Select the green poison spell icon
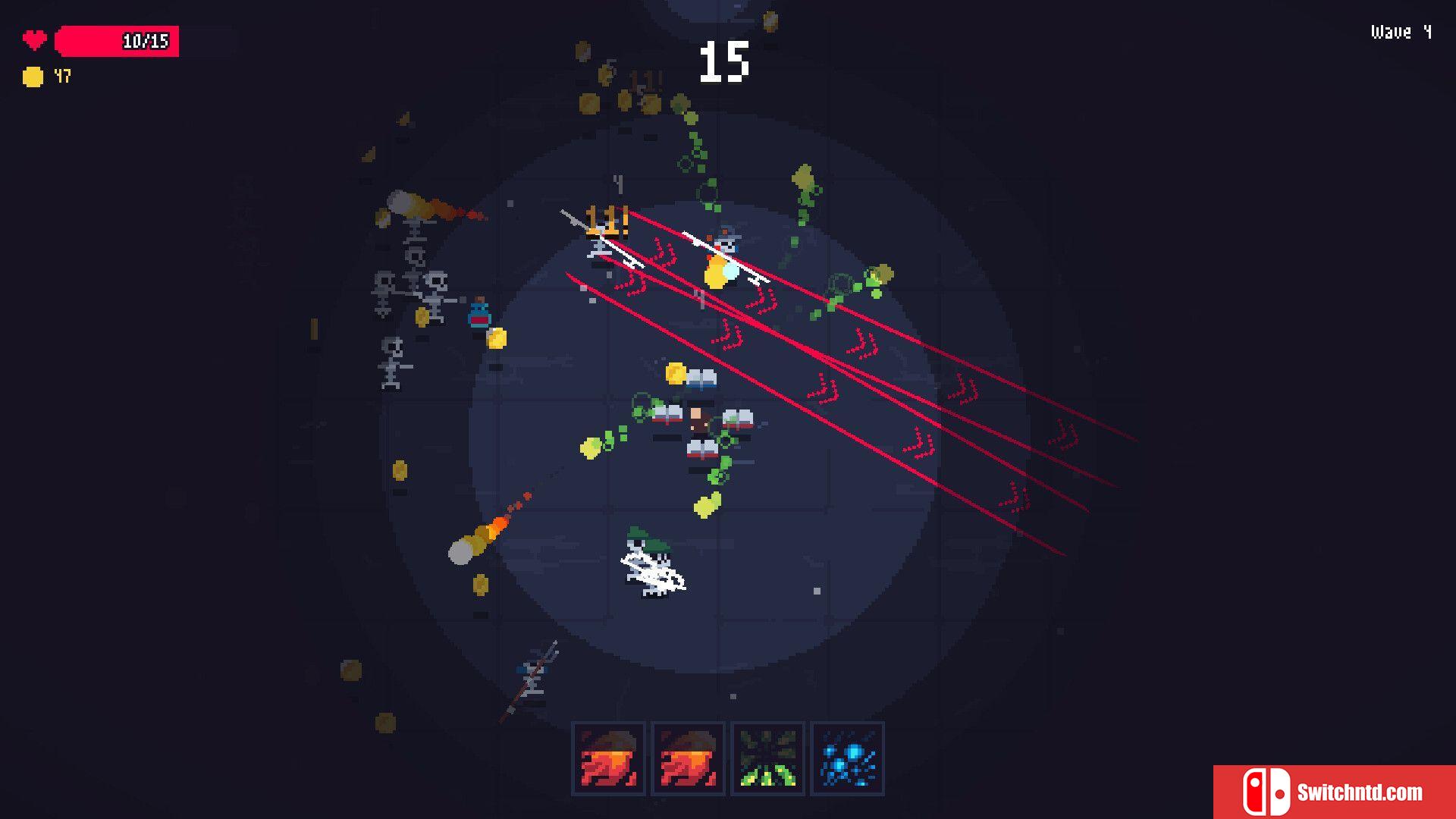The image size is (1456, 819). [767, 758]
